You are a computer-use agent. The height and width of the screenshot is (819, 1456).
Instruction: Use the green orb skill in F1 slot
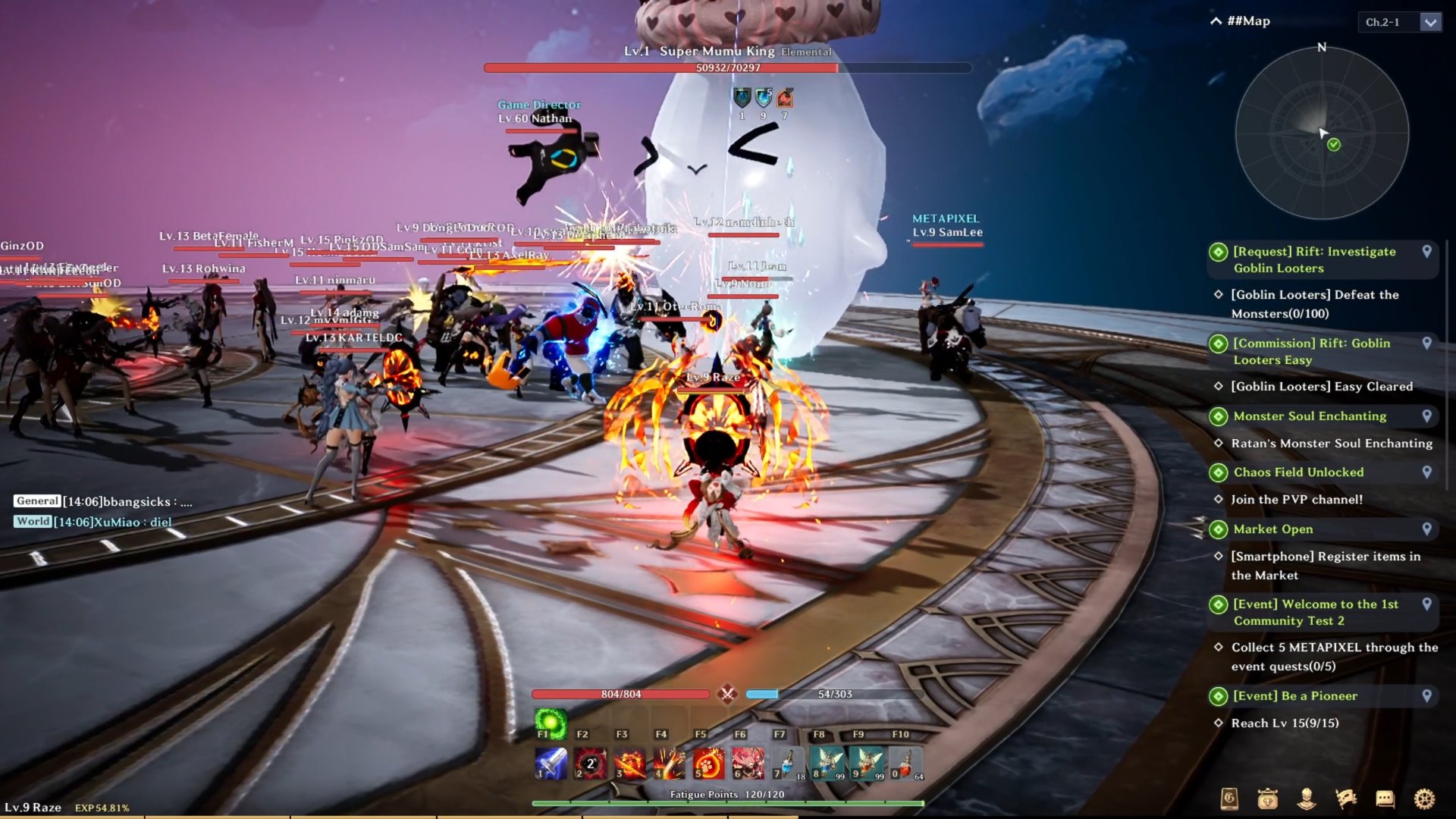551,721
